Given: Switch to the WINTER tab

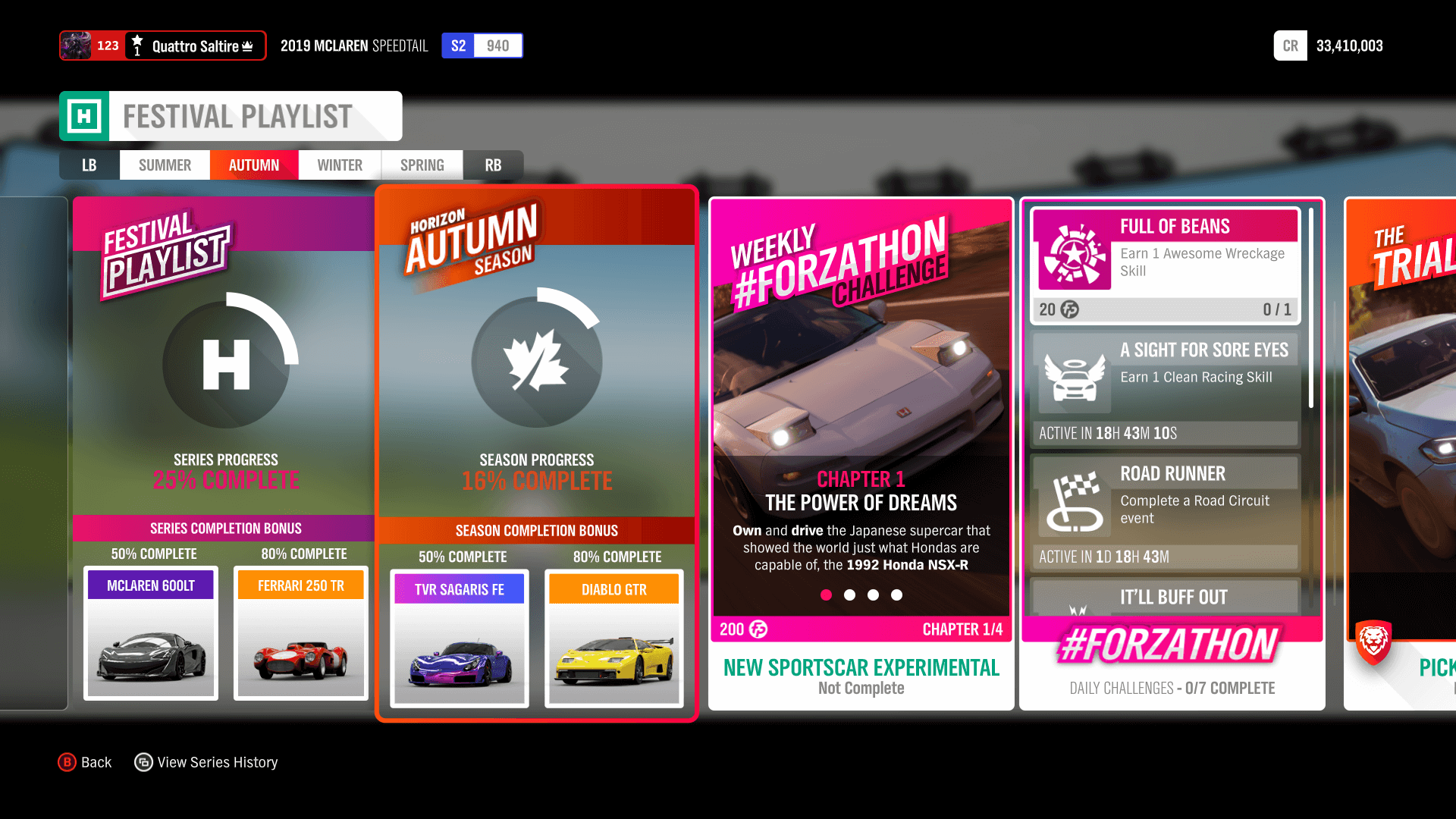Looking at the screenshot, I should (339, 165).
